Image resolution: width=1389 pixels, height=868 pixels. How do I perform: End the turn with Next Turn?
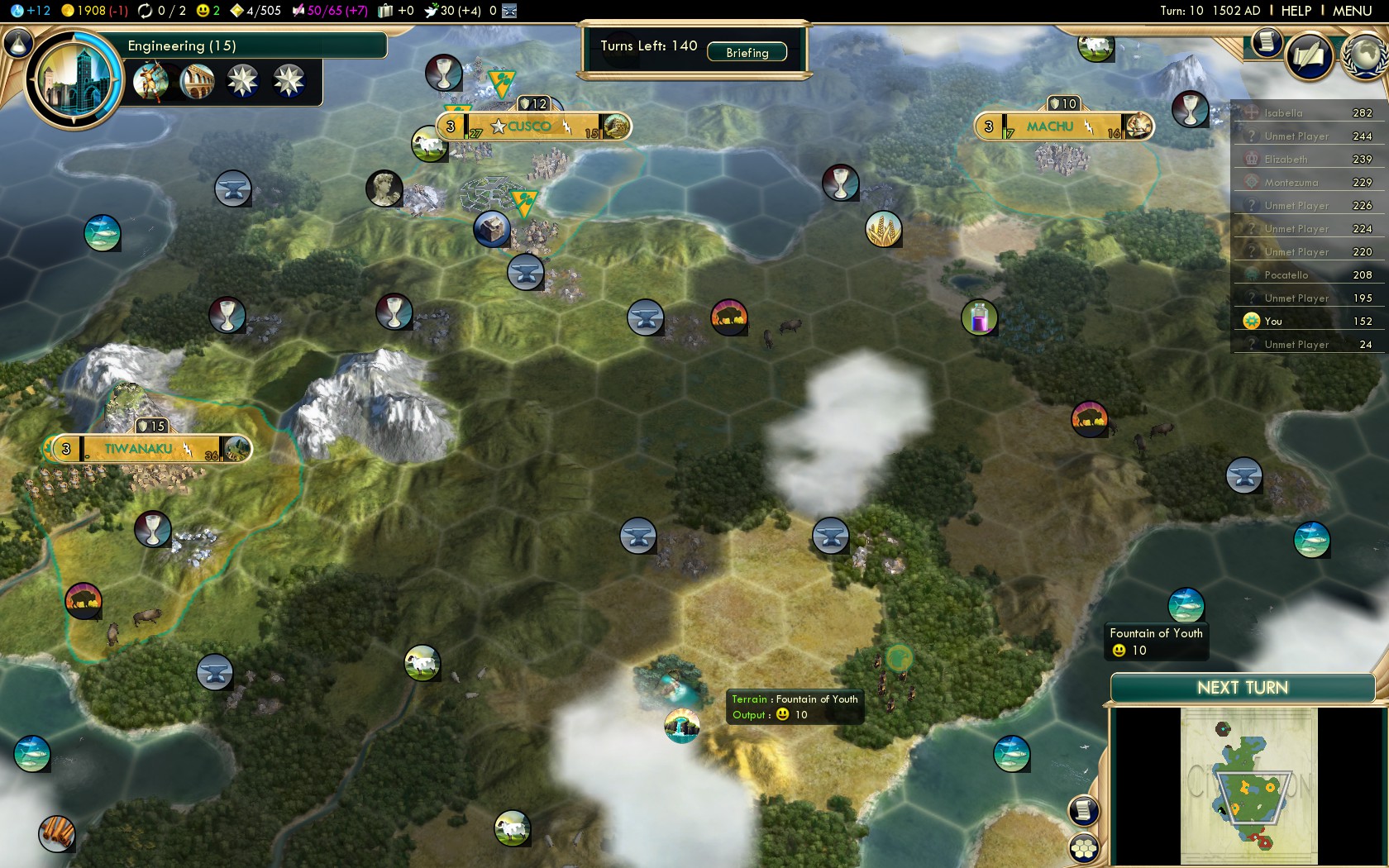click(x=1242, y=688)
